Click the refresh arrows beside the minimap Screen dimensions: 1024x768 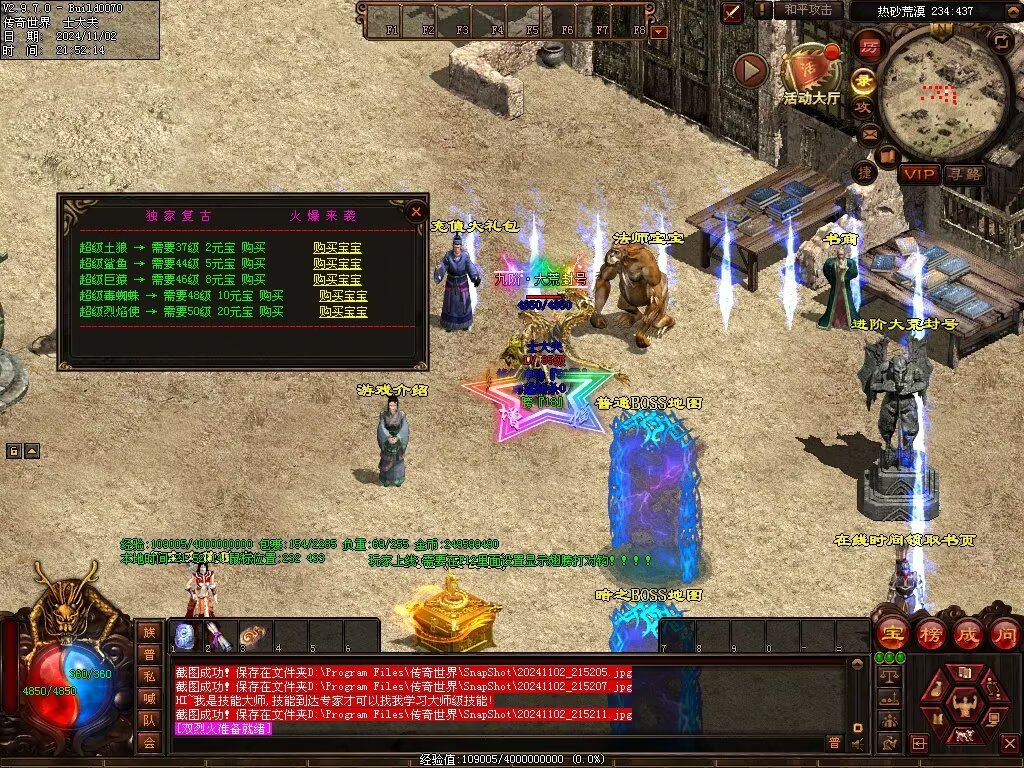tap(1001, 41)
